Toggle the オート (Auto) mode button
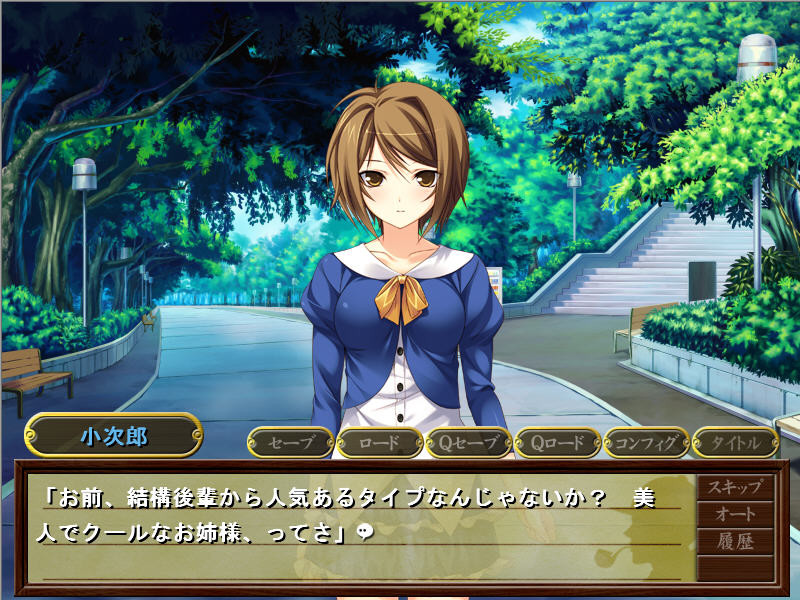800x600 pixels. pyautogui.click(x=735, y=515)
